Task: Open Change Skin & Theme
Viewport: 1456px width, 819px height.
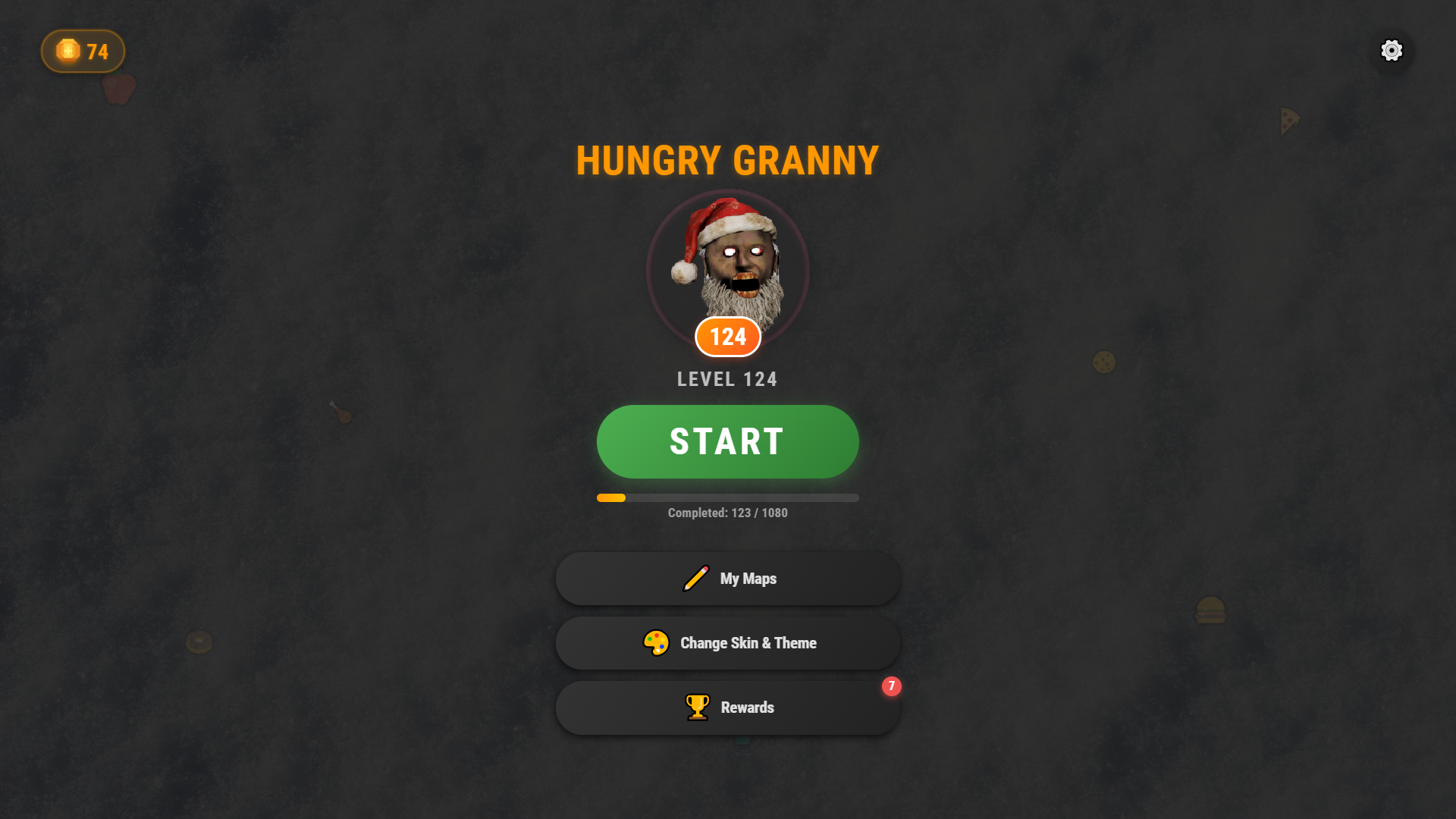Action: pyautogui.click(x=726, y=642)
